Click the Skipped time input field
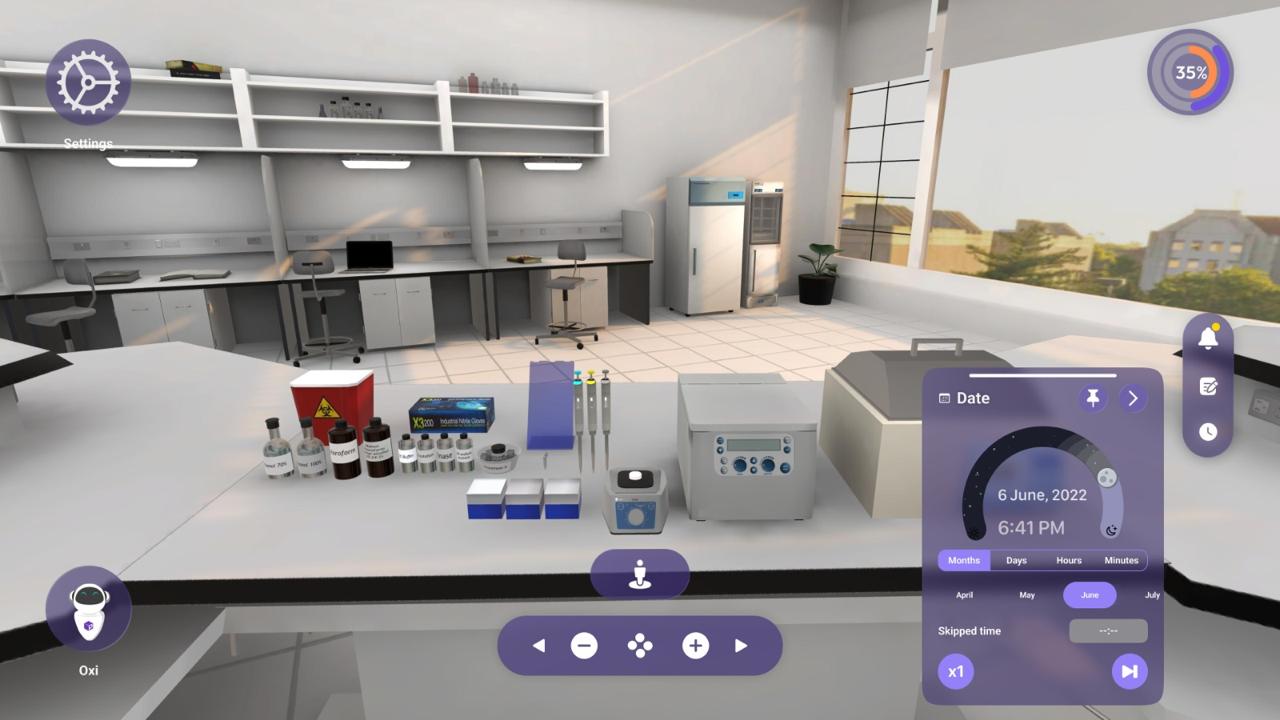The width and height of the screenshot is (1280, 720). 1108,631
